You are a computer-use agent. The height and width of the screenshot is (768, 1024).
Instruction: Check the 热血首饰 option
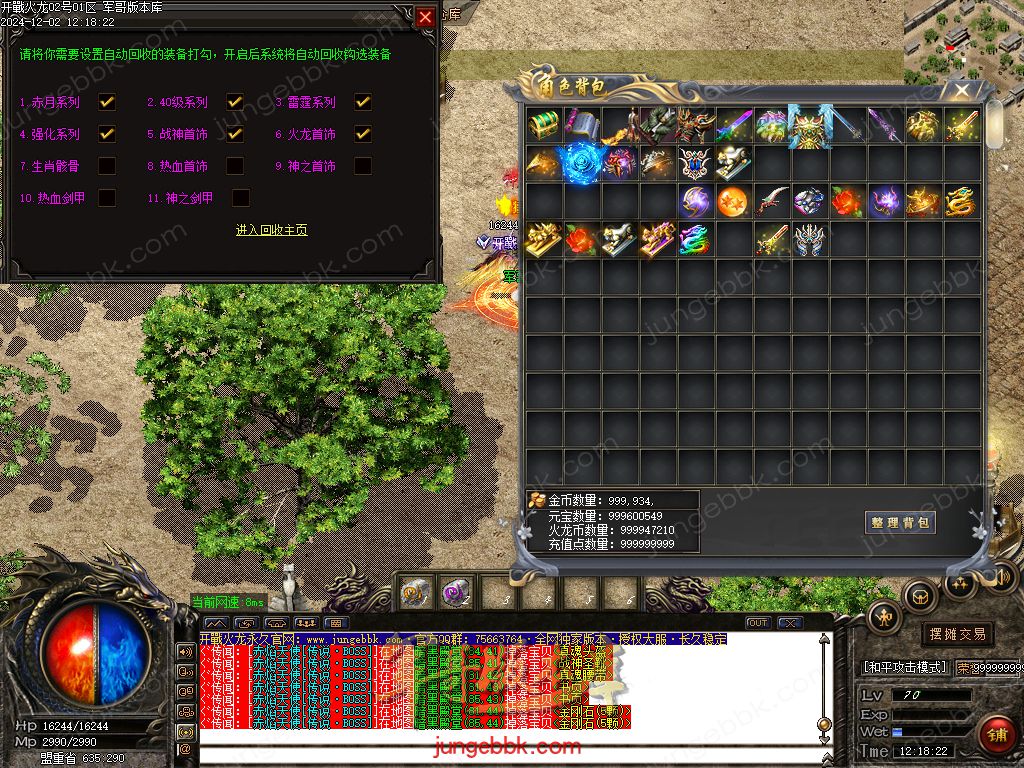[x=235, y=166]
